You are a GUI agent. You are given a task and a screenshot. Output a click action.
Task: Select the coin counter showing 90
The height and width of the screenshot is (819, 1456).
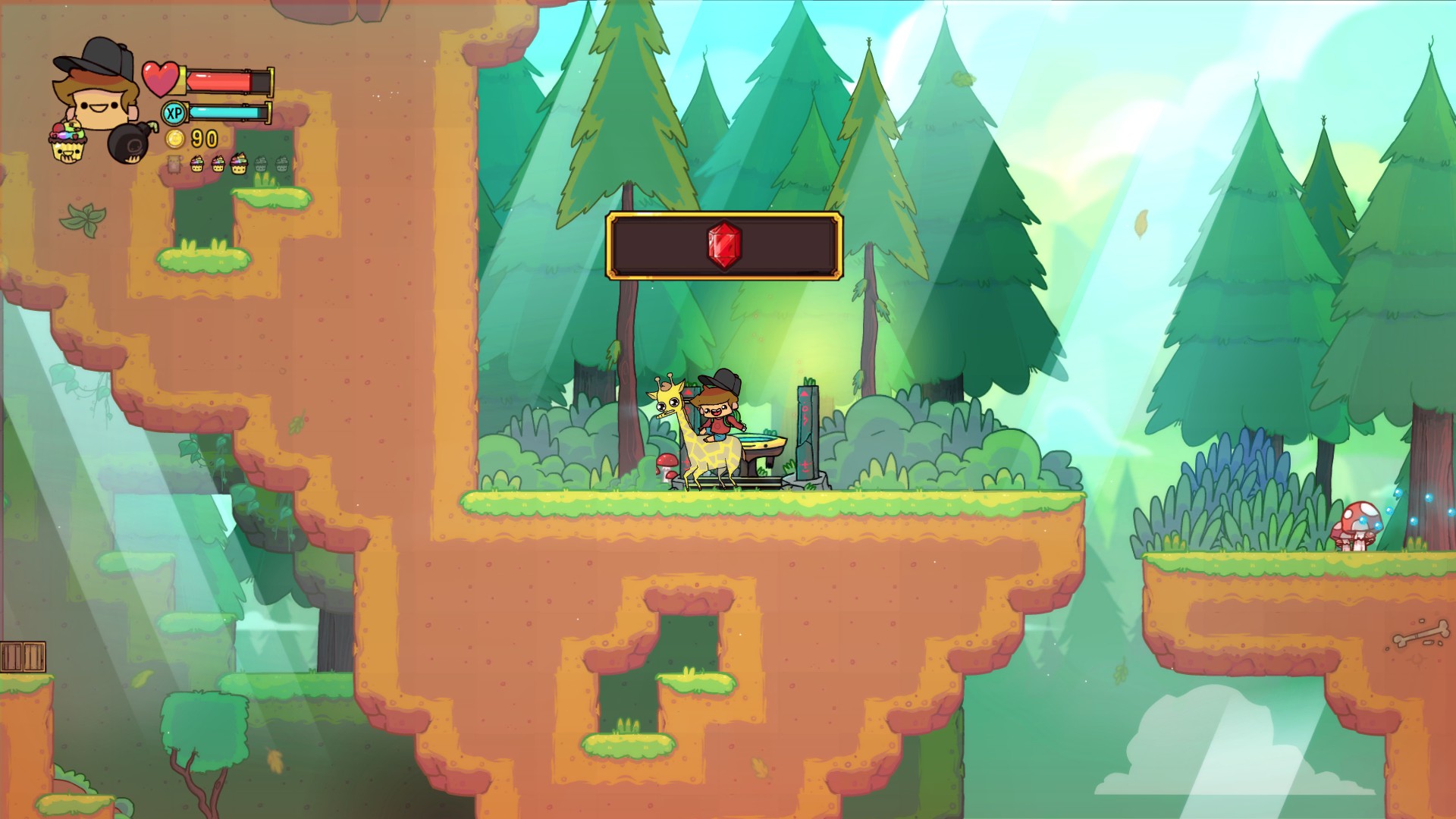click(x=202, y=139)
